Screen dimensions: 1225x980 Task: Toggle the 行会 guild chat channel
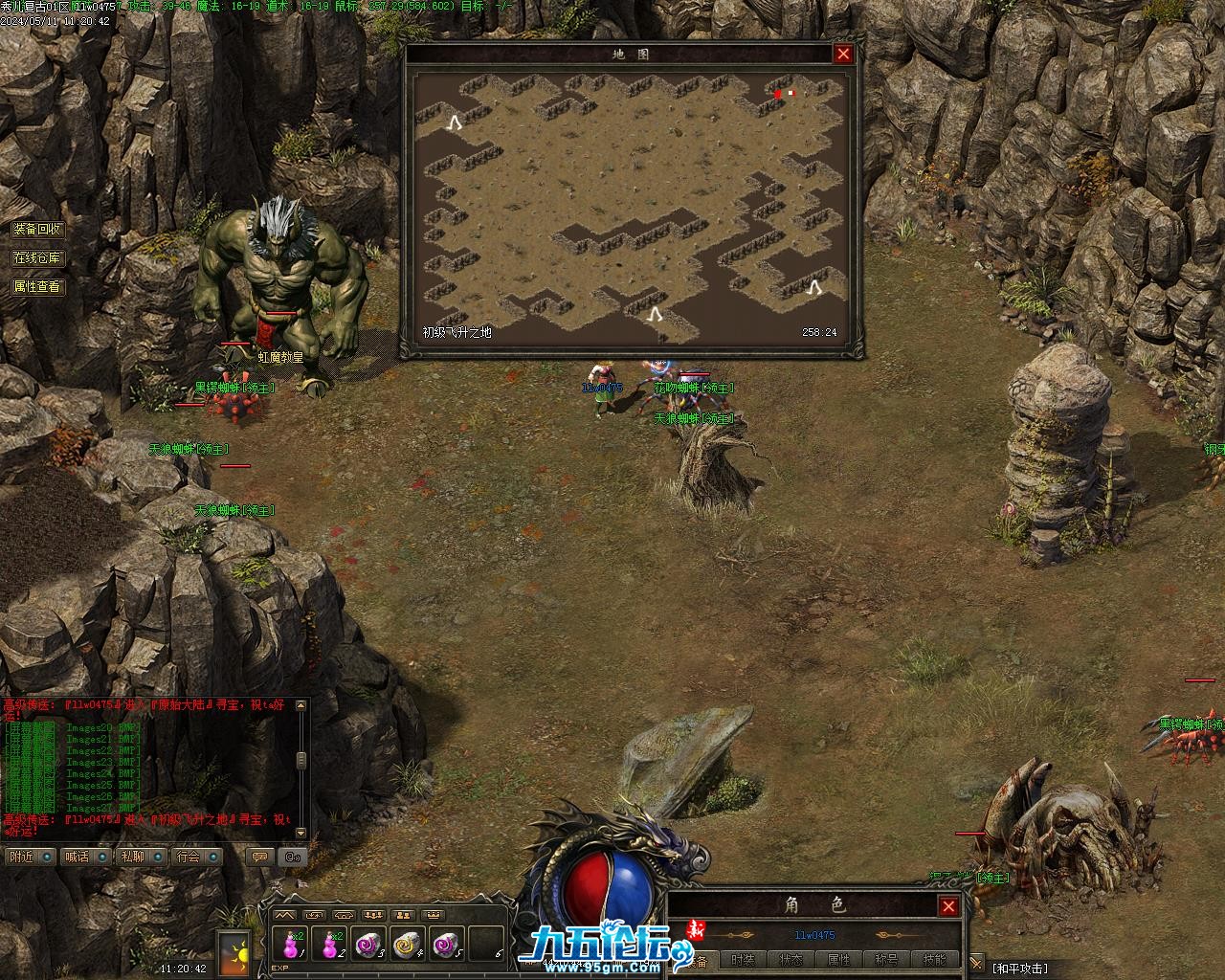pyautogui.click(x=196, y=857)
